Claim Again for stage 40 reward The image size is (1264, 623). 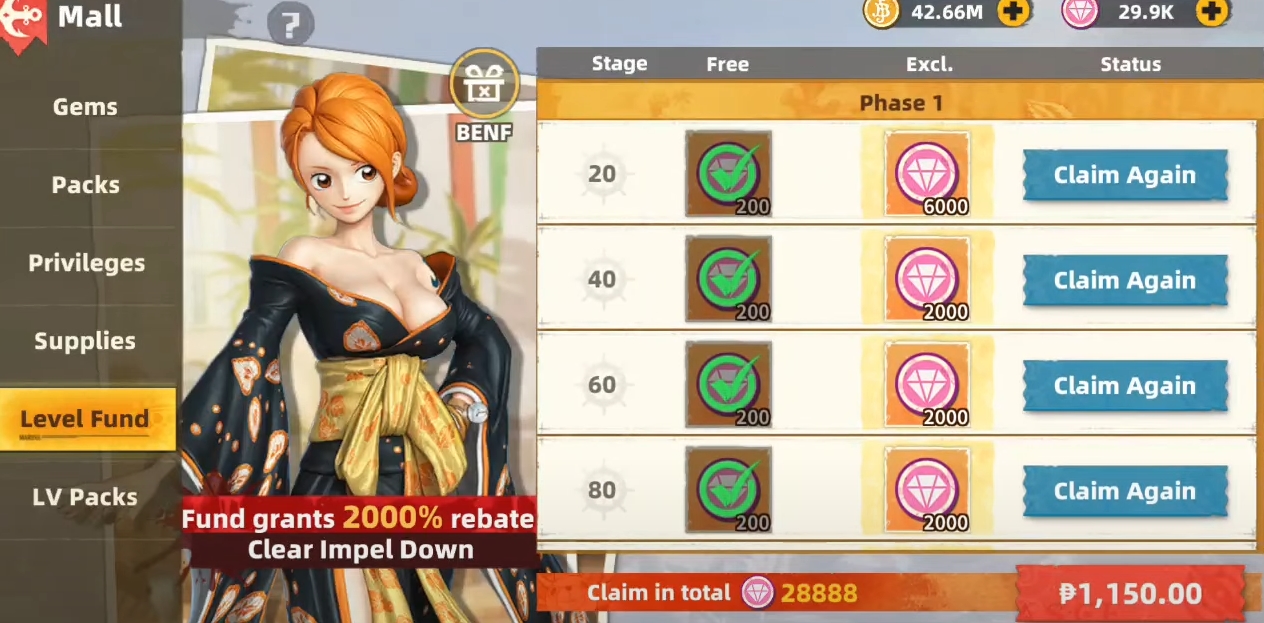[1124, 281]
